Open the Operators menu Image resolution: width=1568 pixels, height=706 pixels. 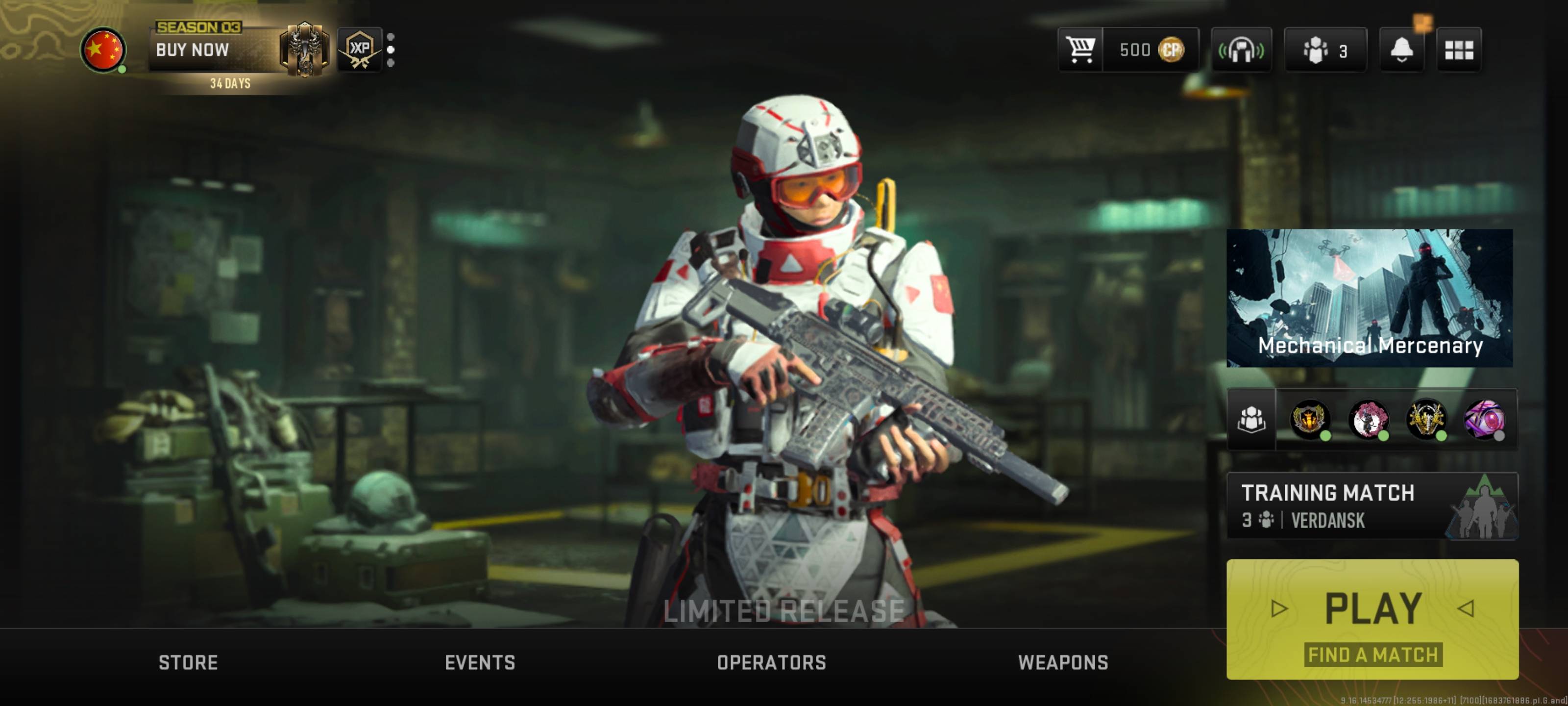[771, 662]
